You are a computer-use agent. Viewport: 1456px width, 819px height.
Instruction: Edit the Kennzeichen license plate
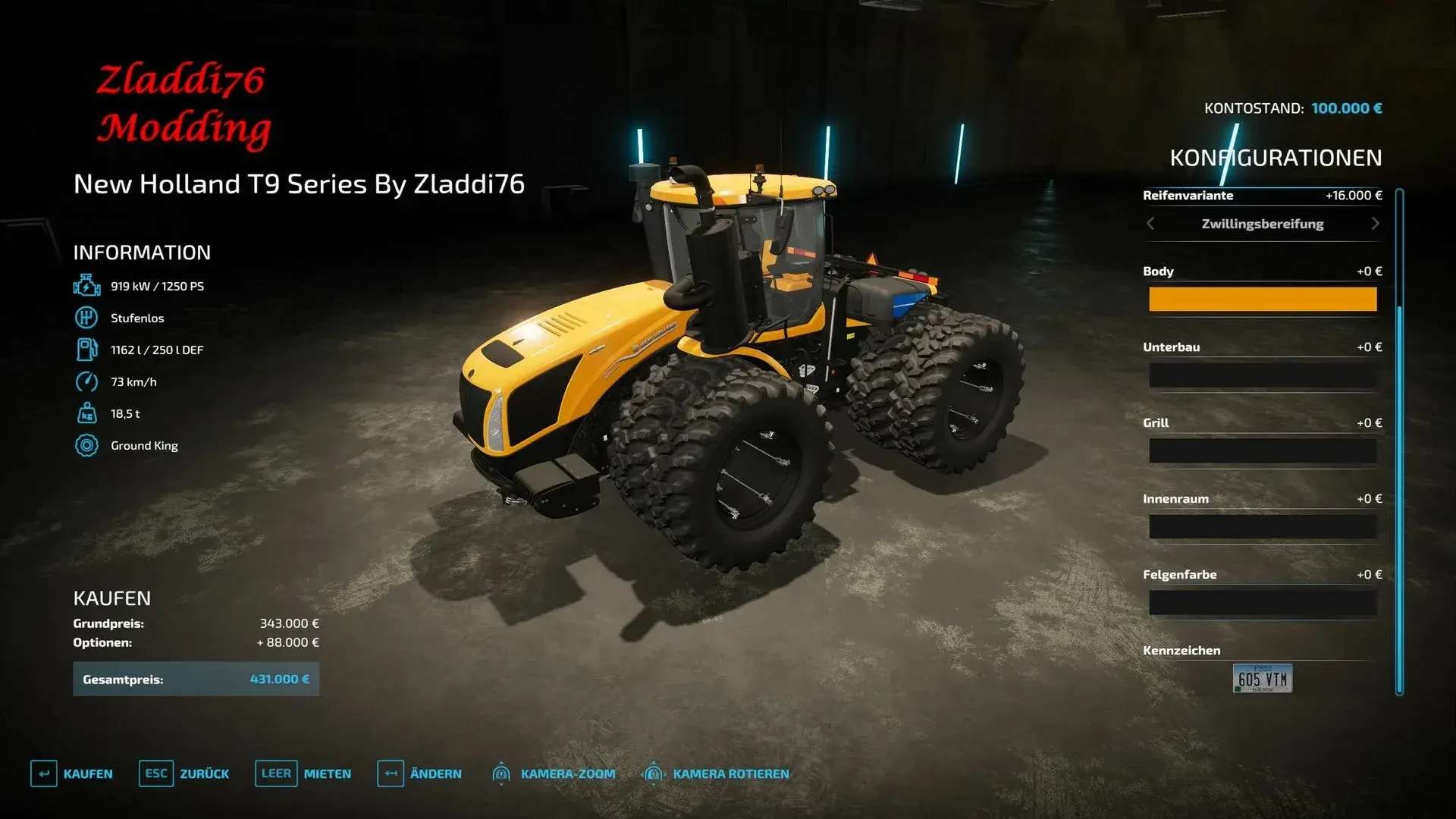(1262, 679)
